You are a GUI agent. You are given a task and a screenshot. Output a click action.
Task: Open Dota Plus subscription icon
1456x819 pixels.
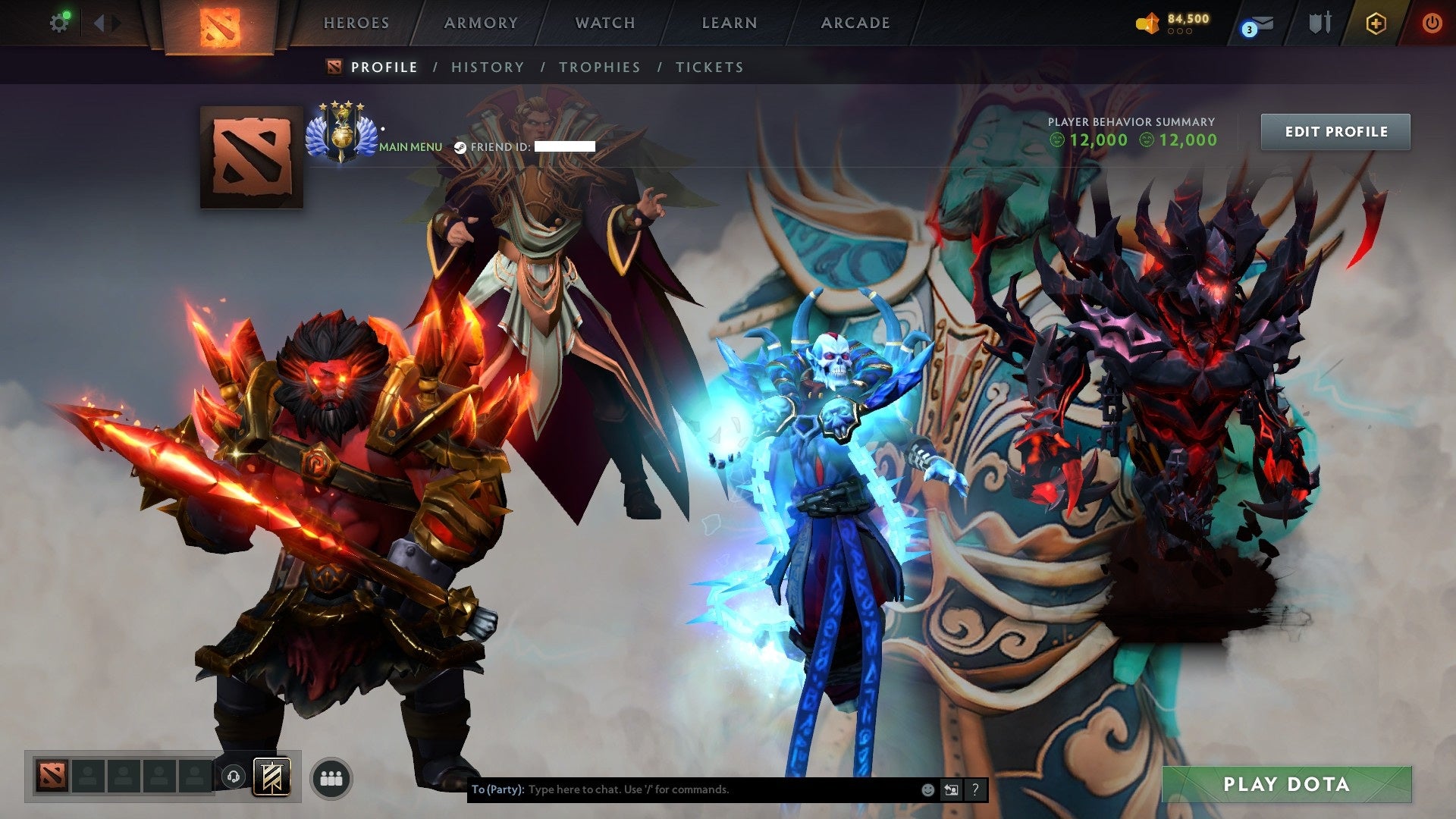pyautogui.click(x=1376, y=23)
